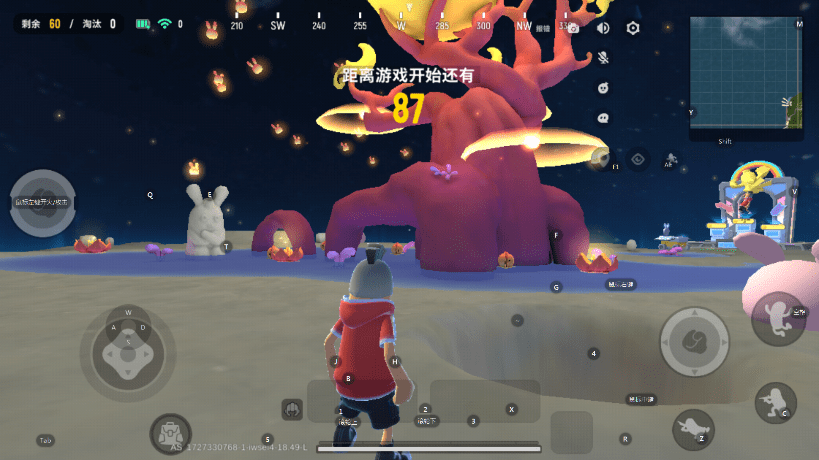The image size is (819, 460).
Task: Select the fist melee weapon icon
Action: click(x=293, y=408)
